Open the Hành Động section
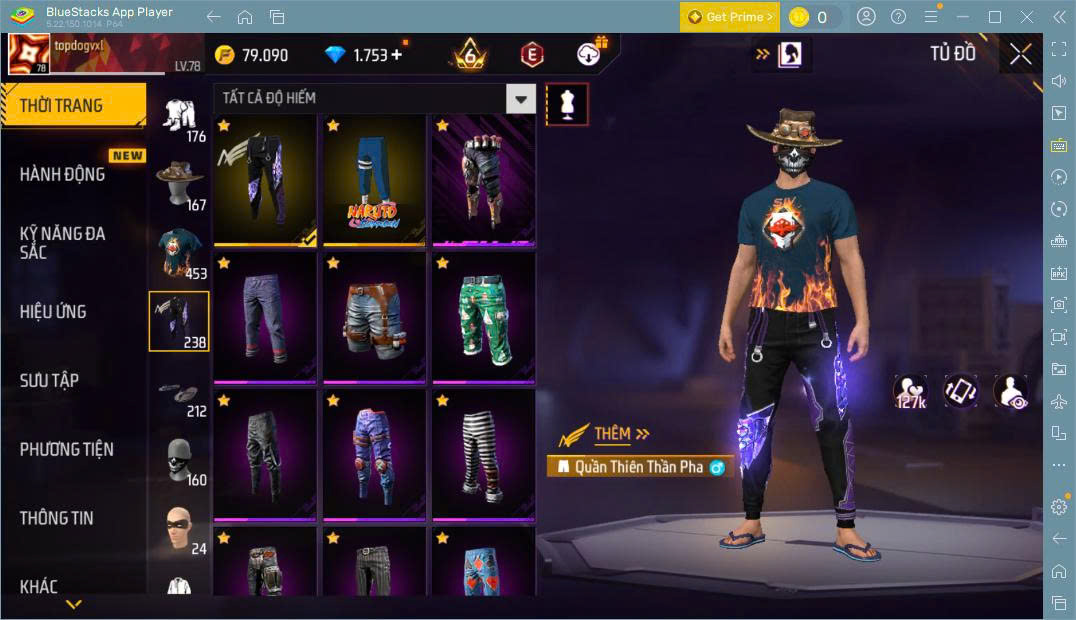Viewport: 1076px width, 620px height. [63, 174]
